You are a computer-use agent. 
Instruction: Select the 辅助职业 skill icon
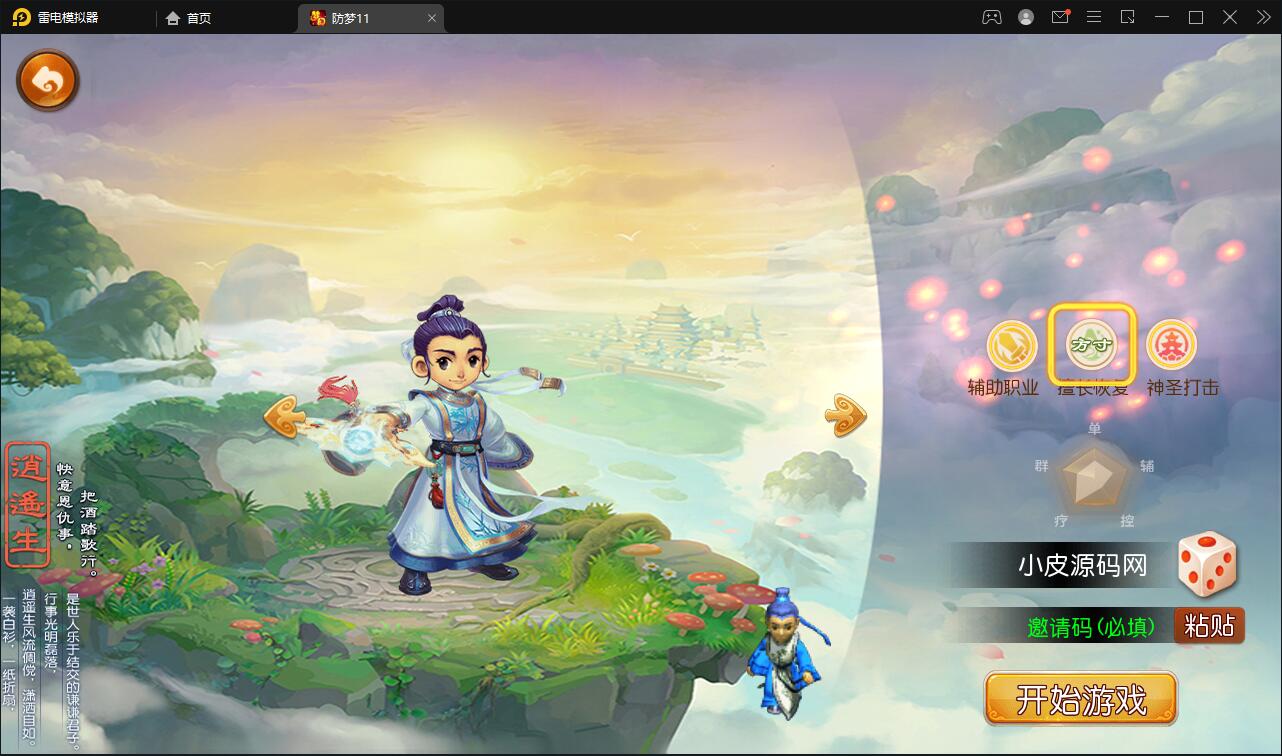1009,345
